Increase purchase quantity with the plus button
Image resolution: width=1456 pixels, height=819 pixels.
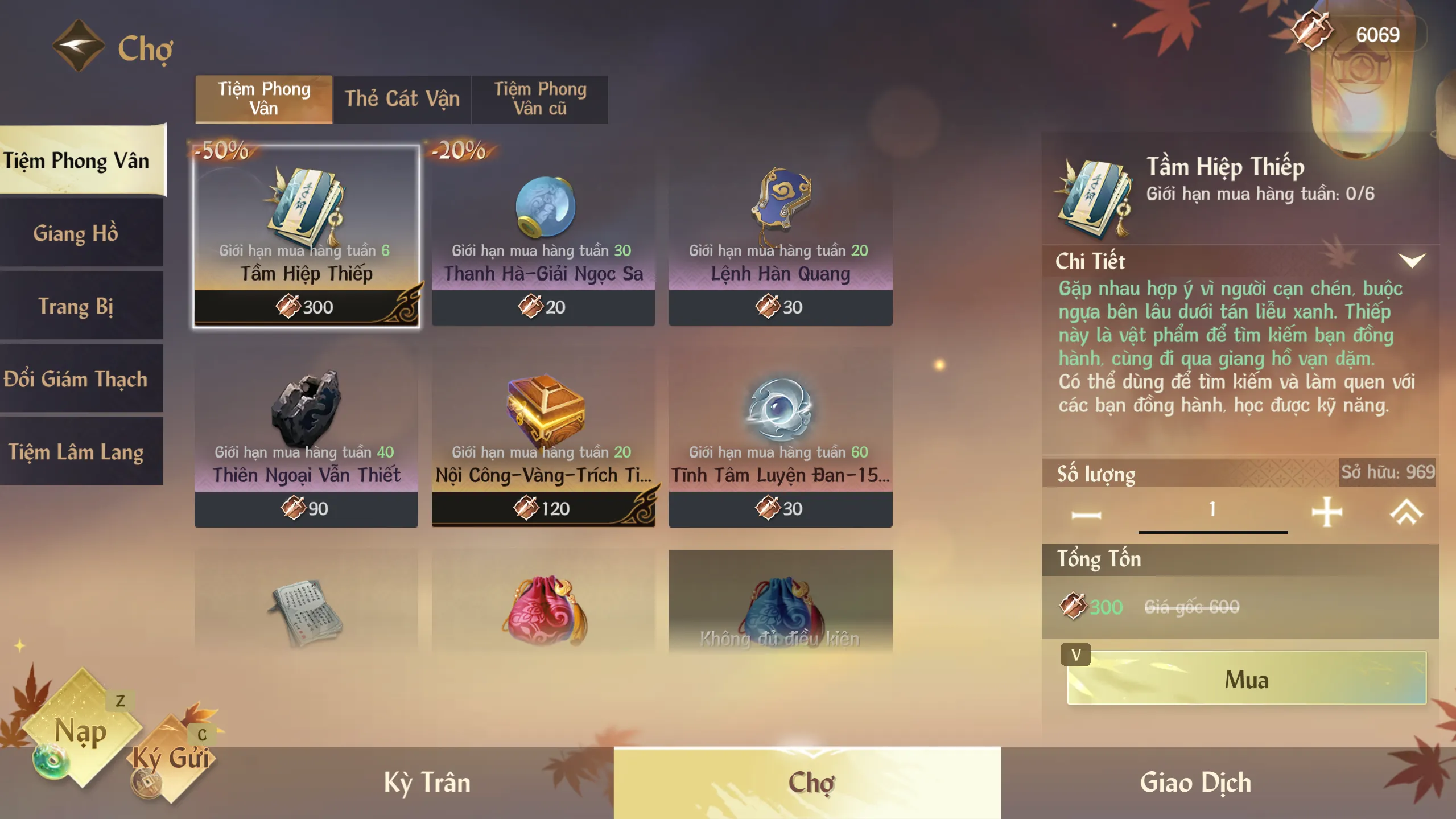click(1327, 512)
